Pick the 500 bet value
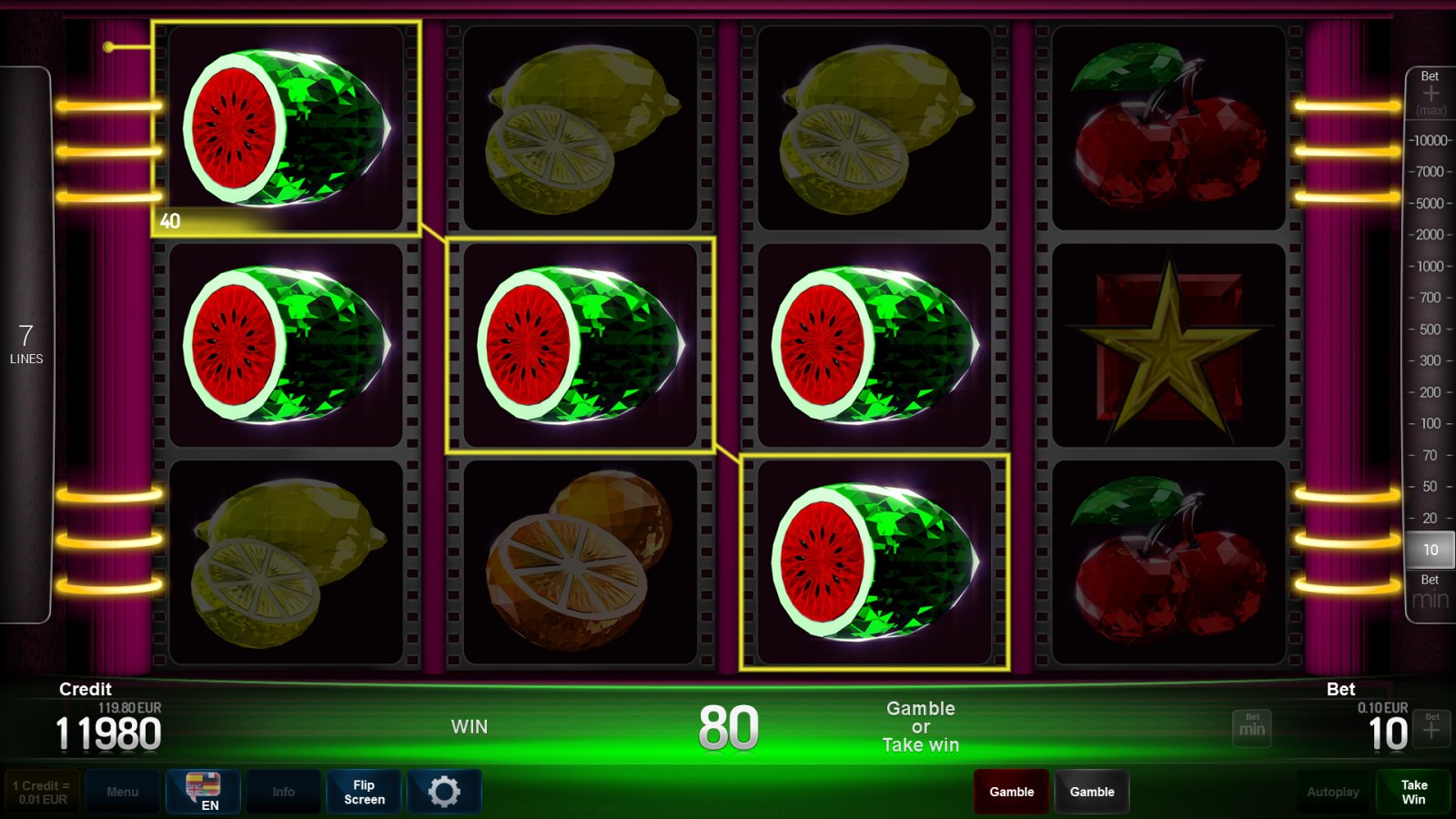This screenshot has height=819, width=1456. click(x=1431, y=329)
